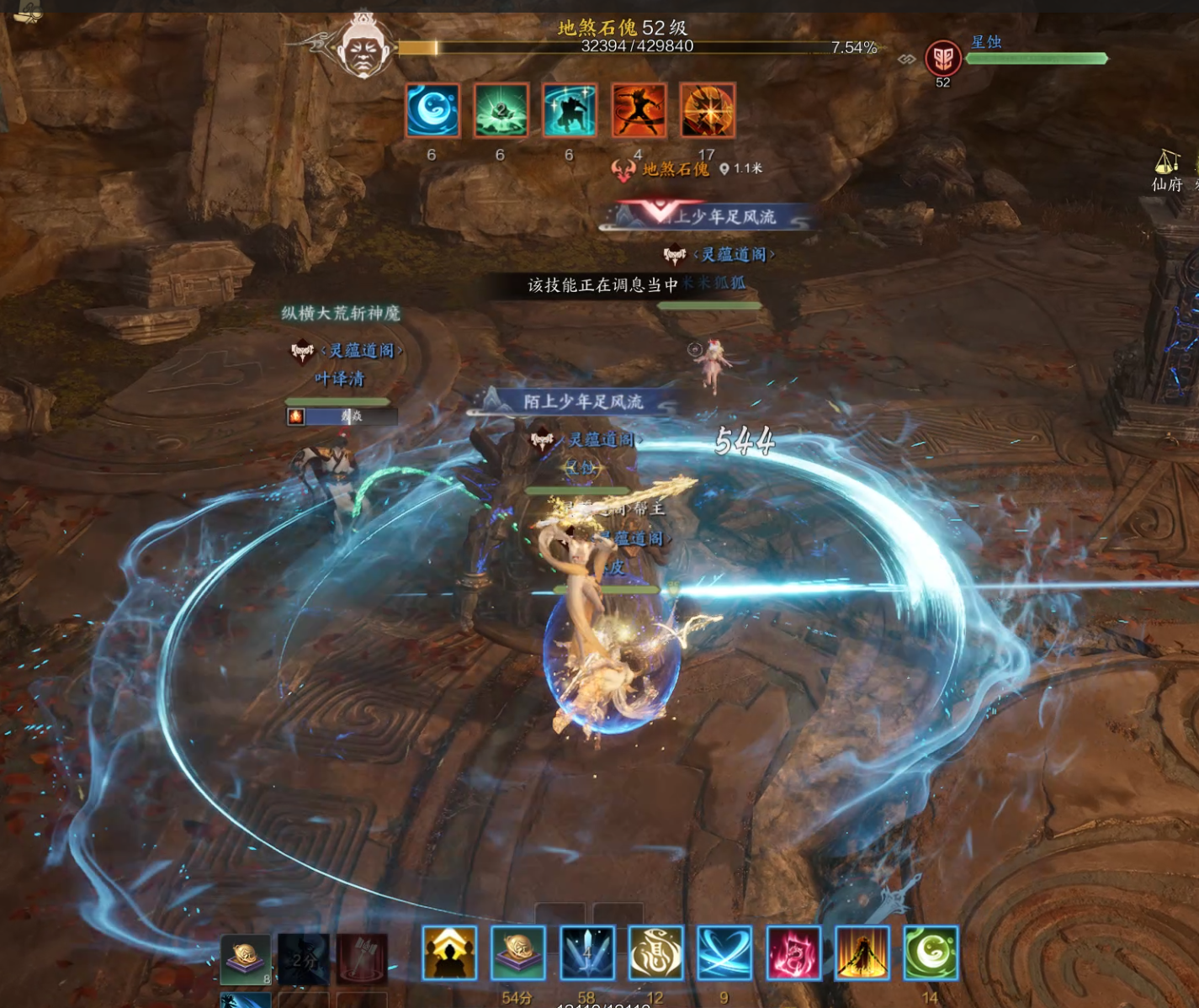The image size is (1199, 1008).
Task: Click the dark red hammer skill slot
Action: pos(363,958)
